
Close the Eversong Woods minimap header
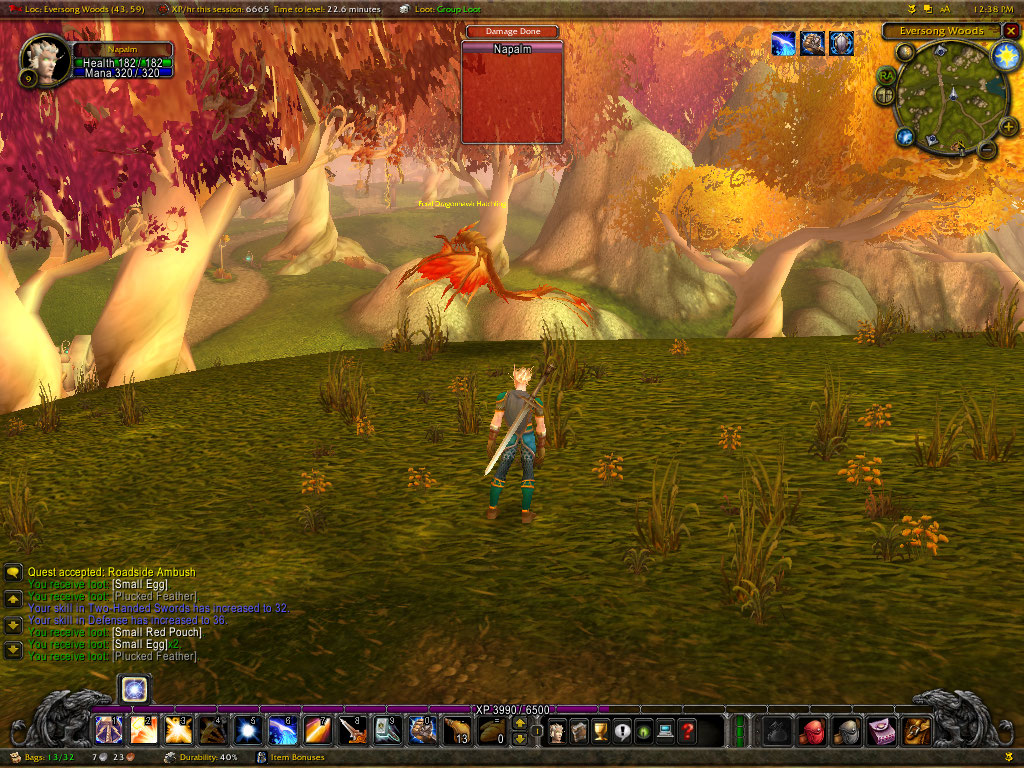point(1011,31)
